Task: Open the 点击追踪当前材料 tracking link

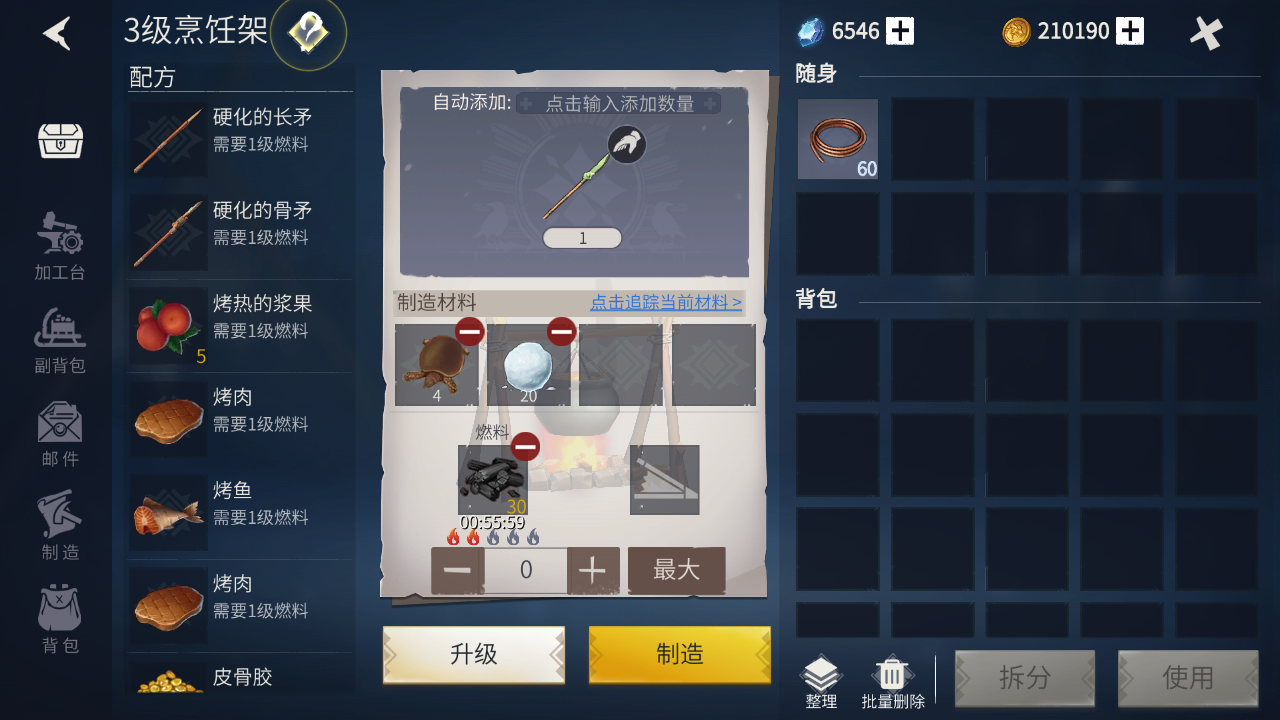Action: [x=664, y=303]
